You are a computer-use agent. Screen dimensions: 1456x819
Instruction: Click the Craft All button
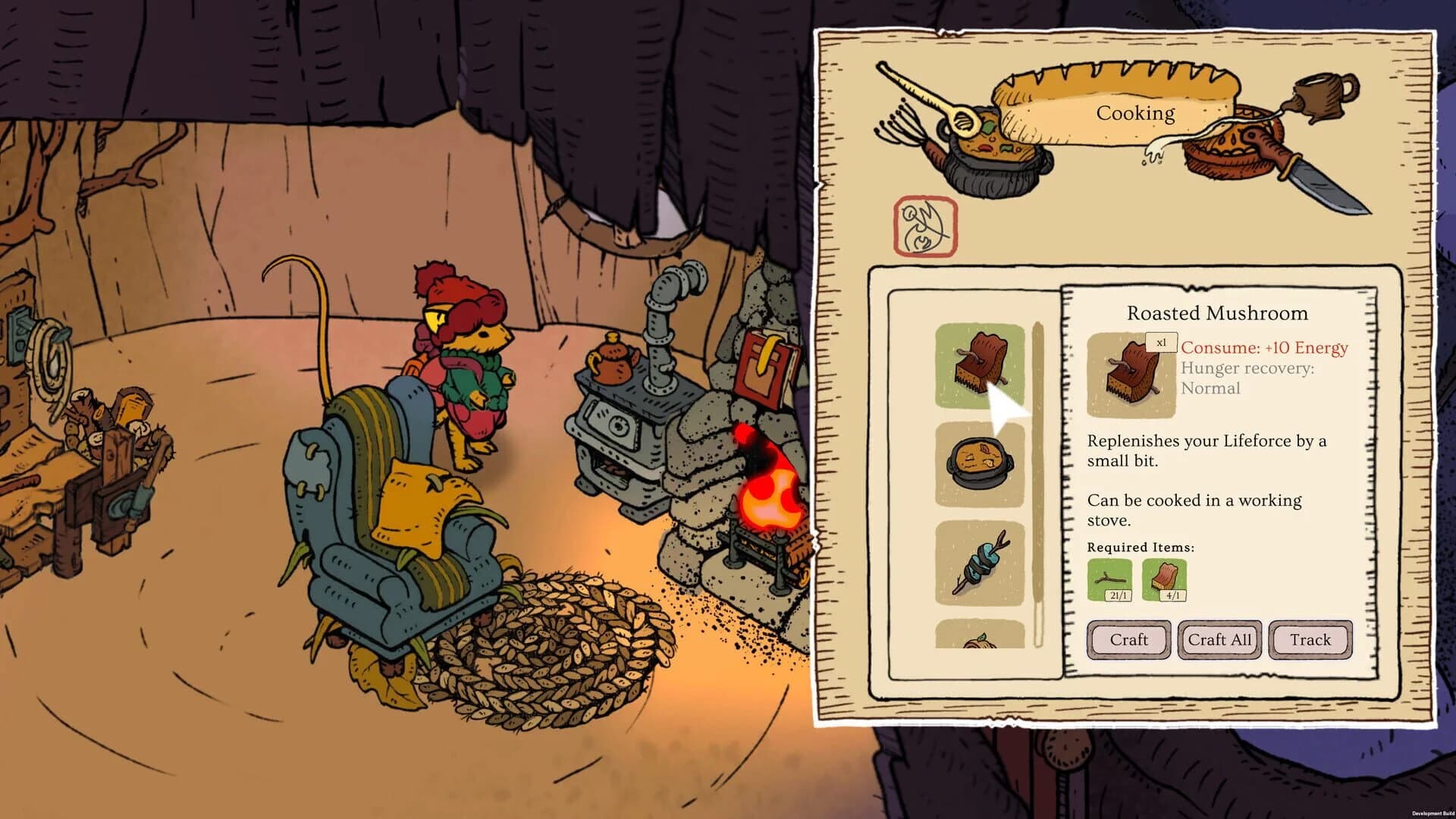(1219, 639)
